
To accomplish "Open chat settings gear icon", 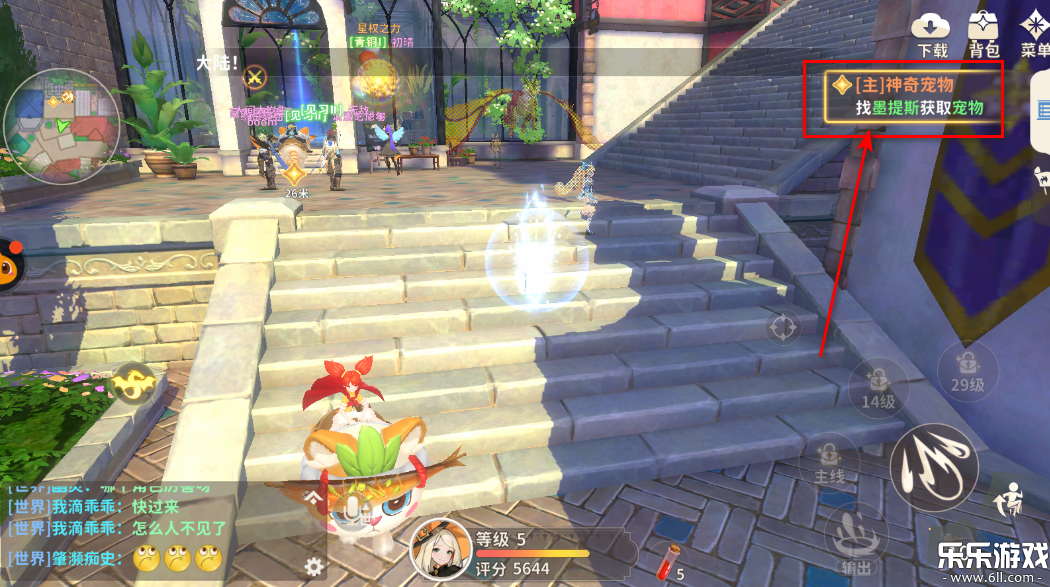I will pos(315,566).
